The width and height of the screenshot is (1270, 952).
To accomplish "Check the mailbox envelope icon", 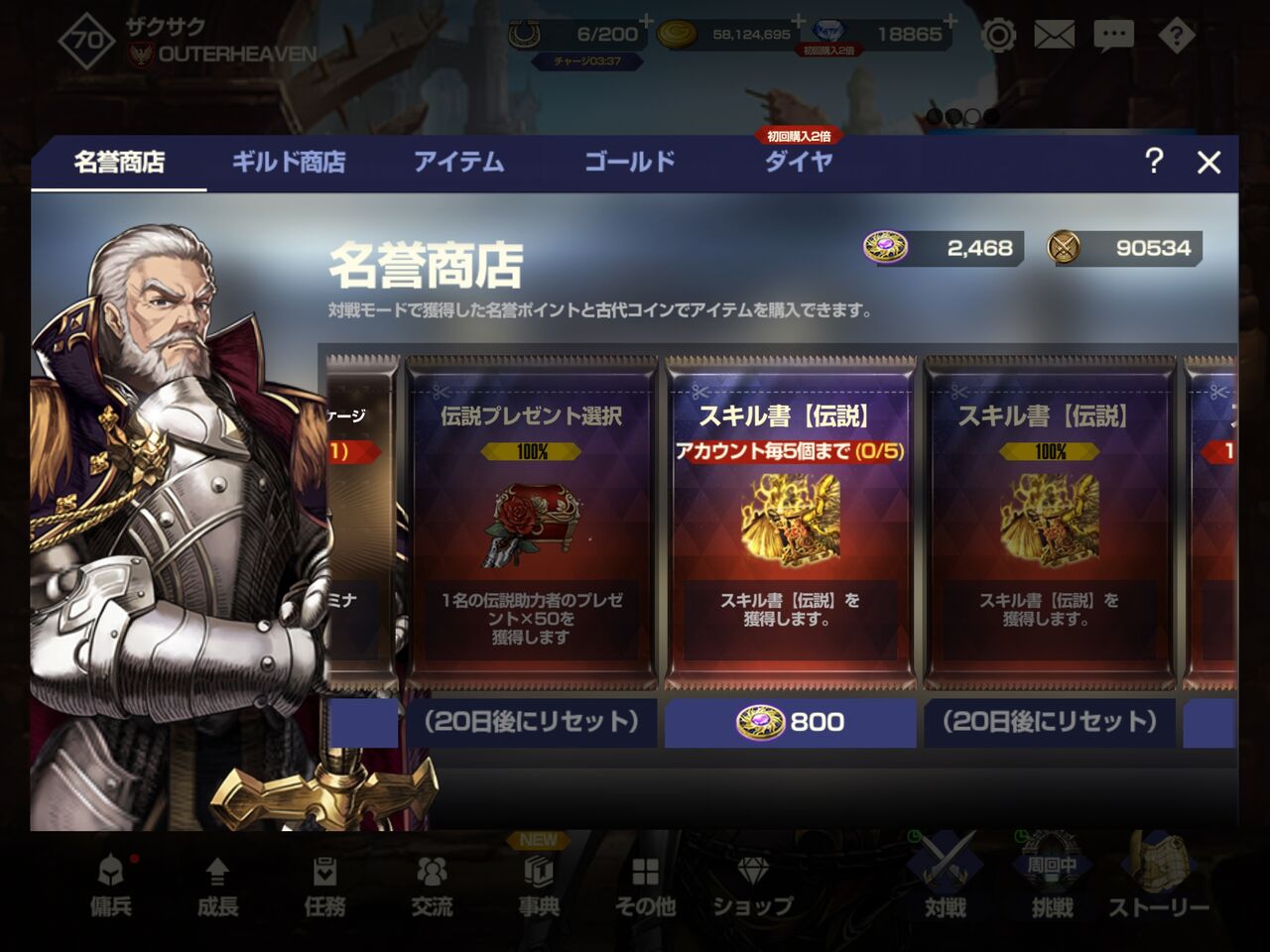I will click(x=1056, y=34).
